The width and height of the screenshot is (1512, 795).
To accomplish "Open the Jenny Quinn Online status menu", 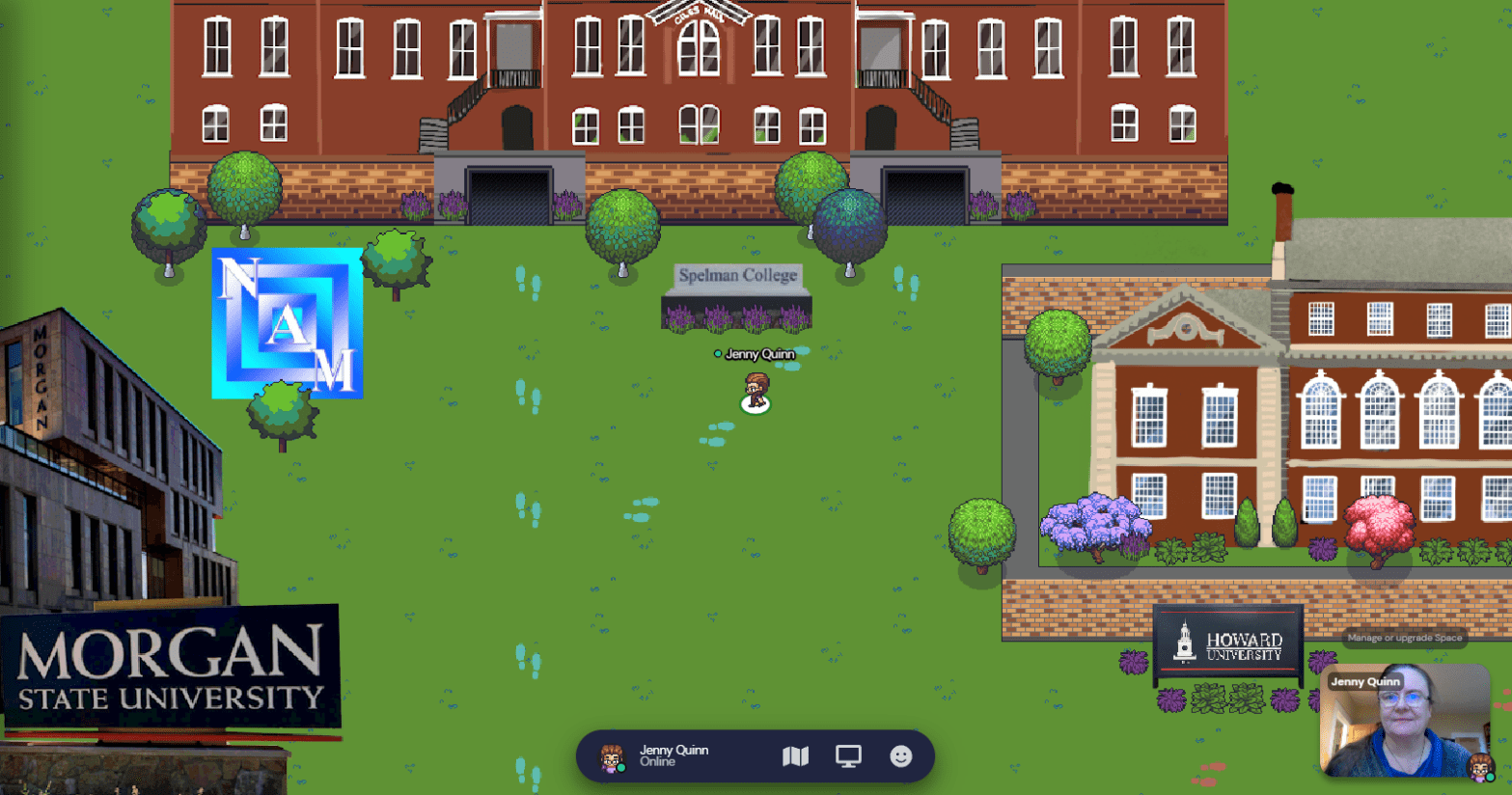I will click(658, 756).
